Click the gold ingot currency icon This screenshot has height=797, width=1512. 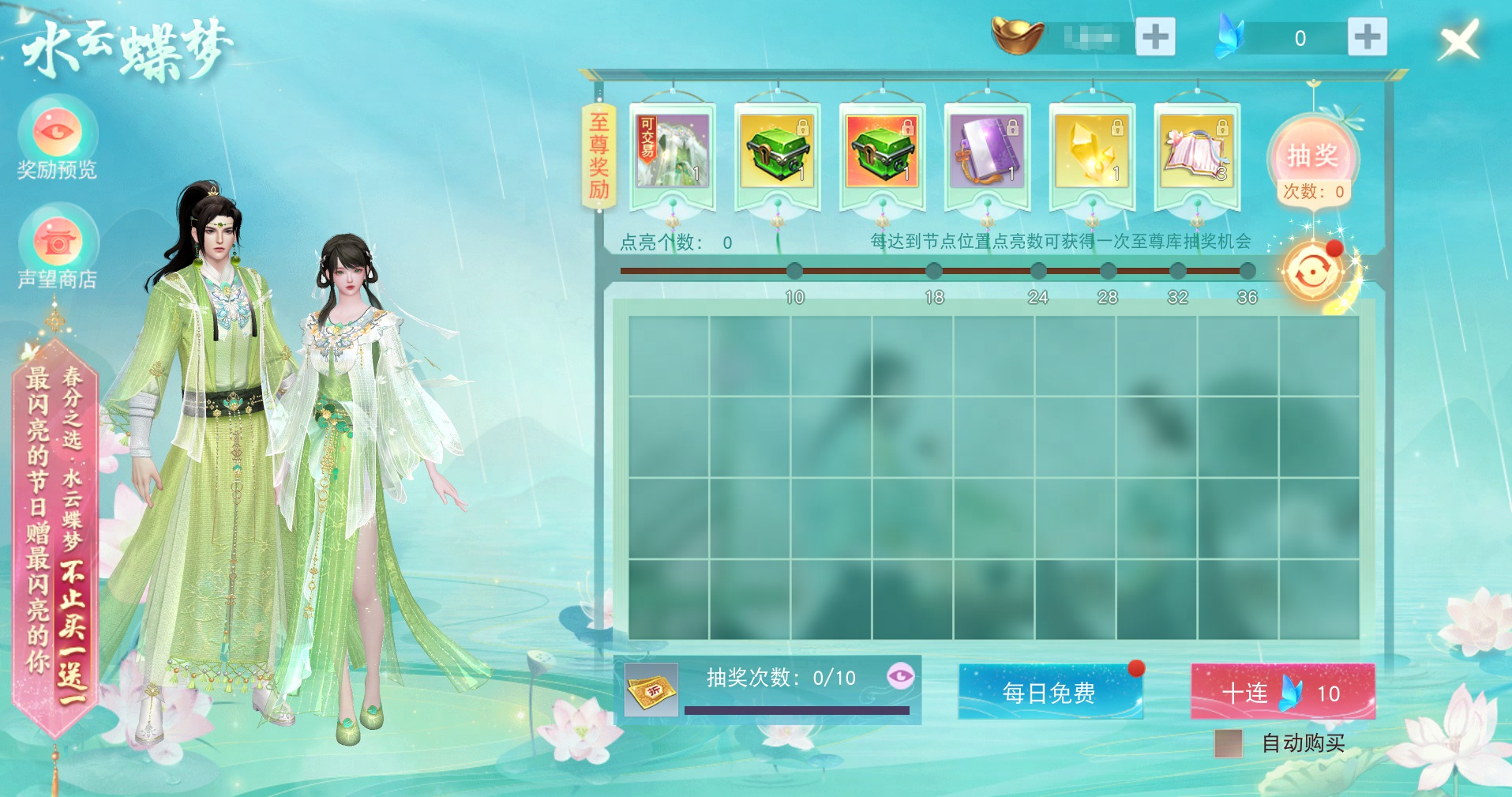[1018, 35]
